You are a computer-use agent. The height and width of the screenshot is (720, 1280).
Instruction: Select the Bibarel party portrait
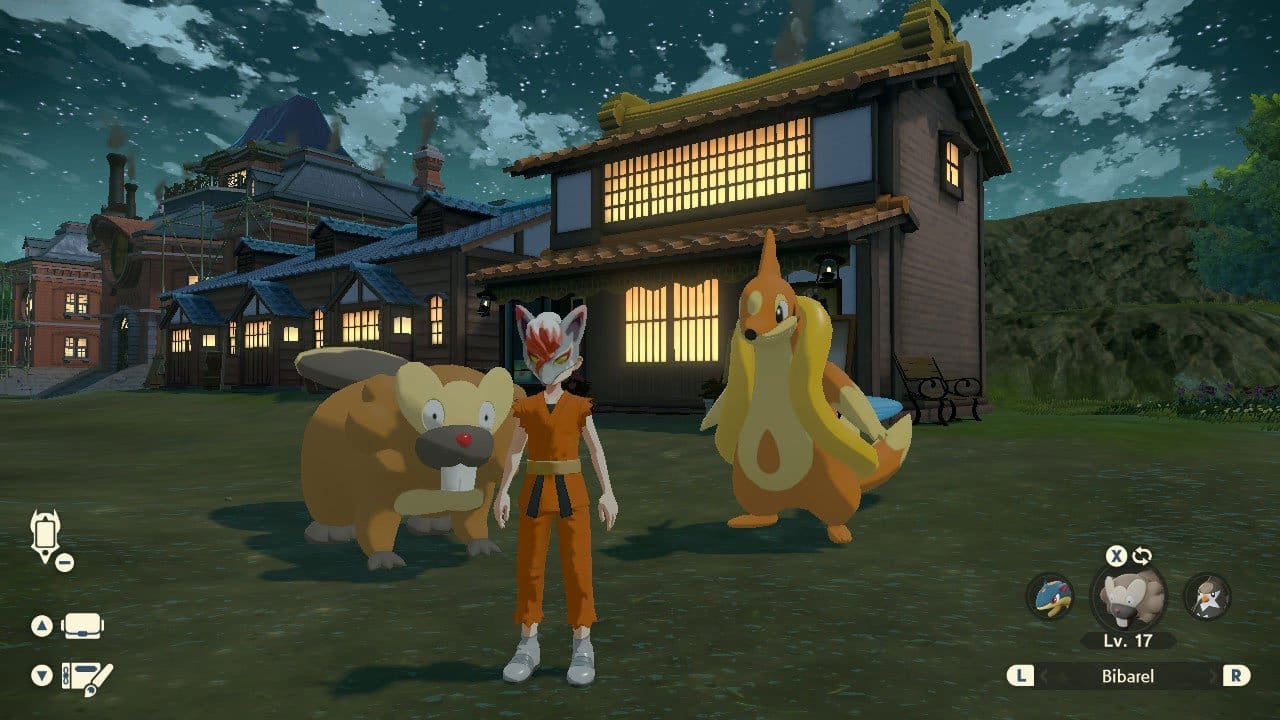point(1128,598)
